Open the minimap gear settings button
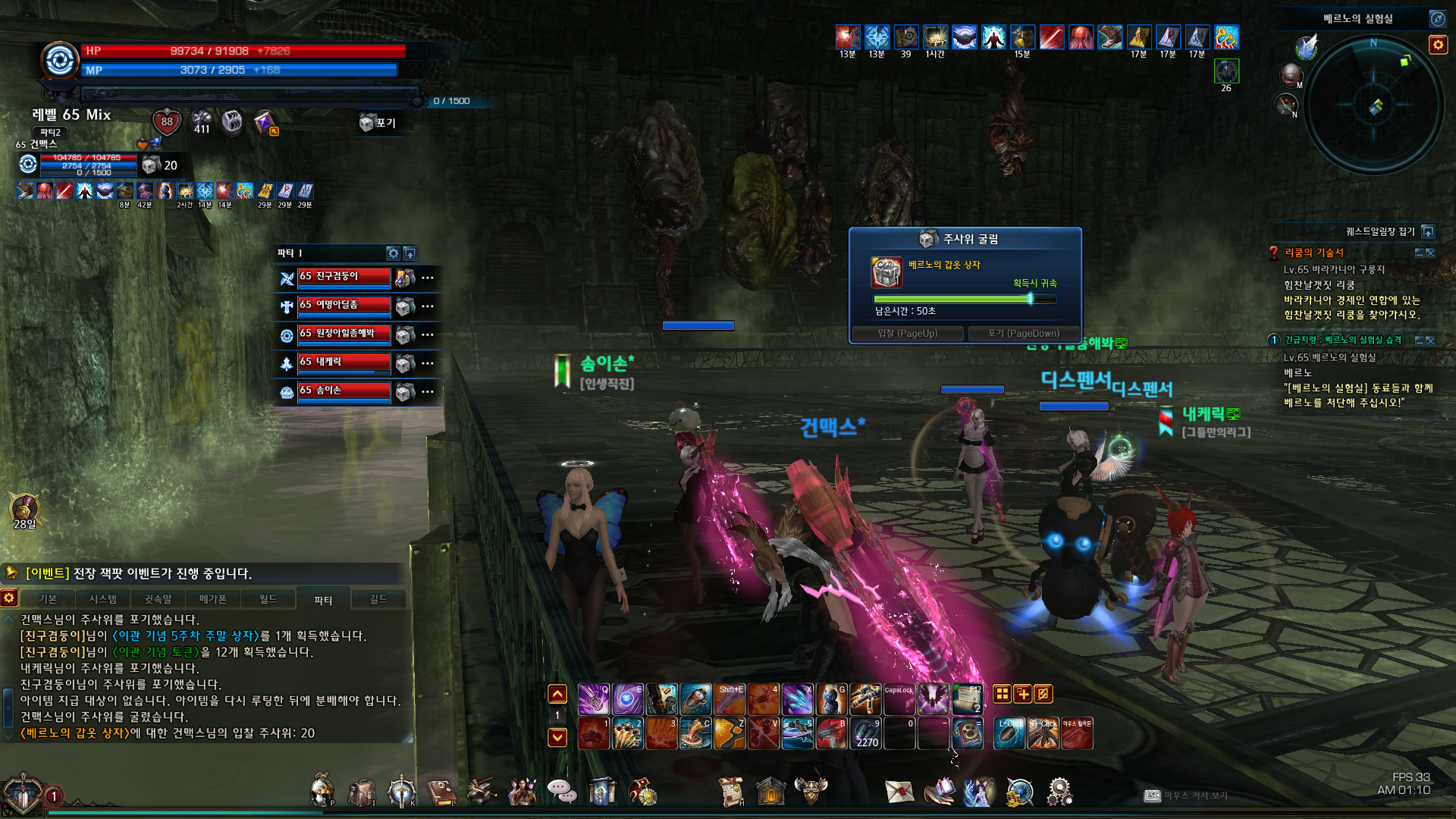Image resolution: width=1456 pixels, height=819 pixels. tap(1438, 45)
